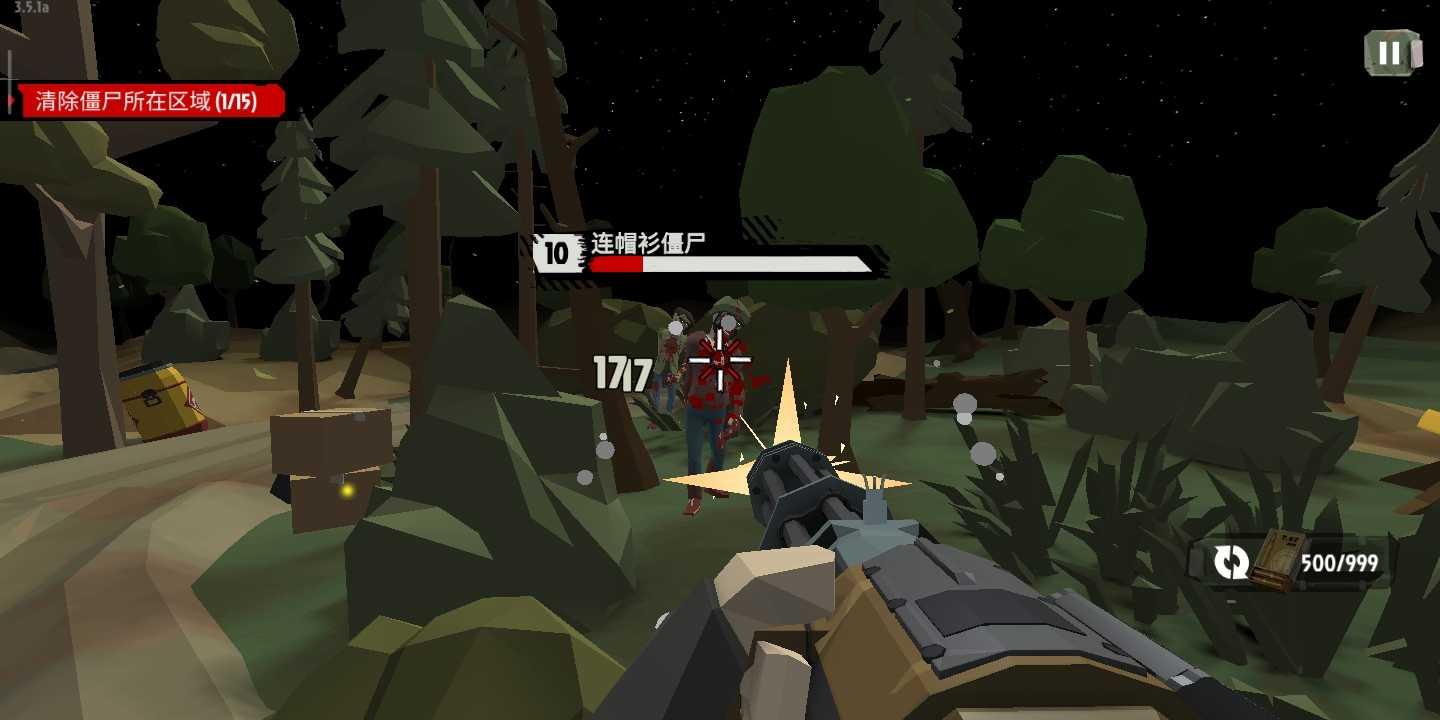Viewport: 1440px width, 720px height.
Task: Tap the ammo magazine icon near 500/999
Action: (x=1277, y=560)
